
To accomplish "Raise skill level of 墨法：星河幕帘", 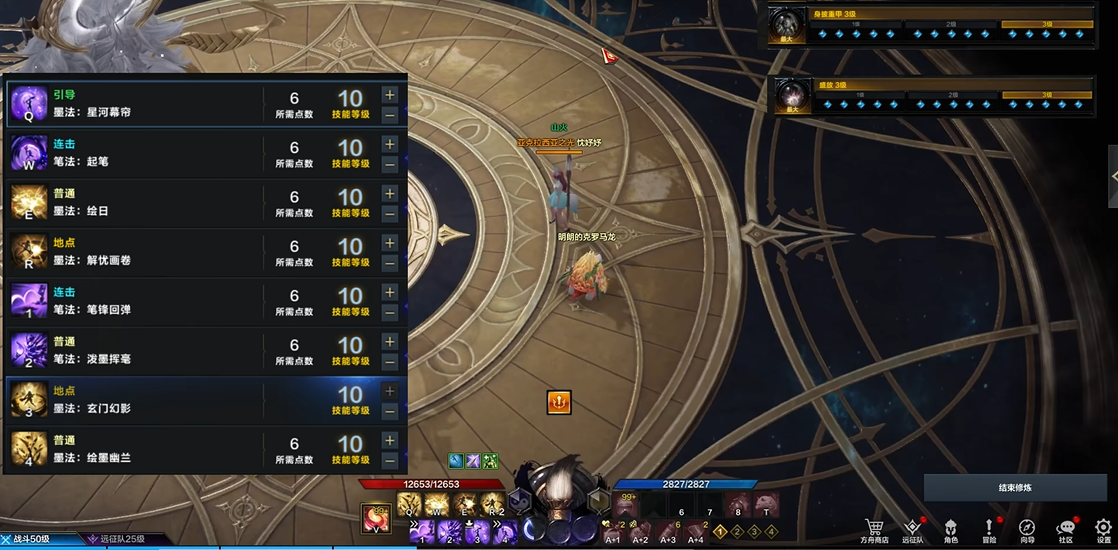I will point(389,95).
